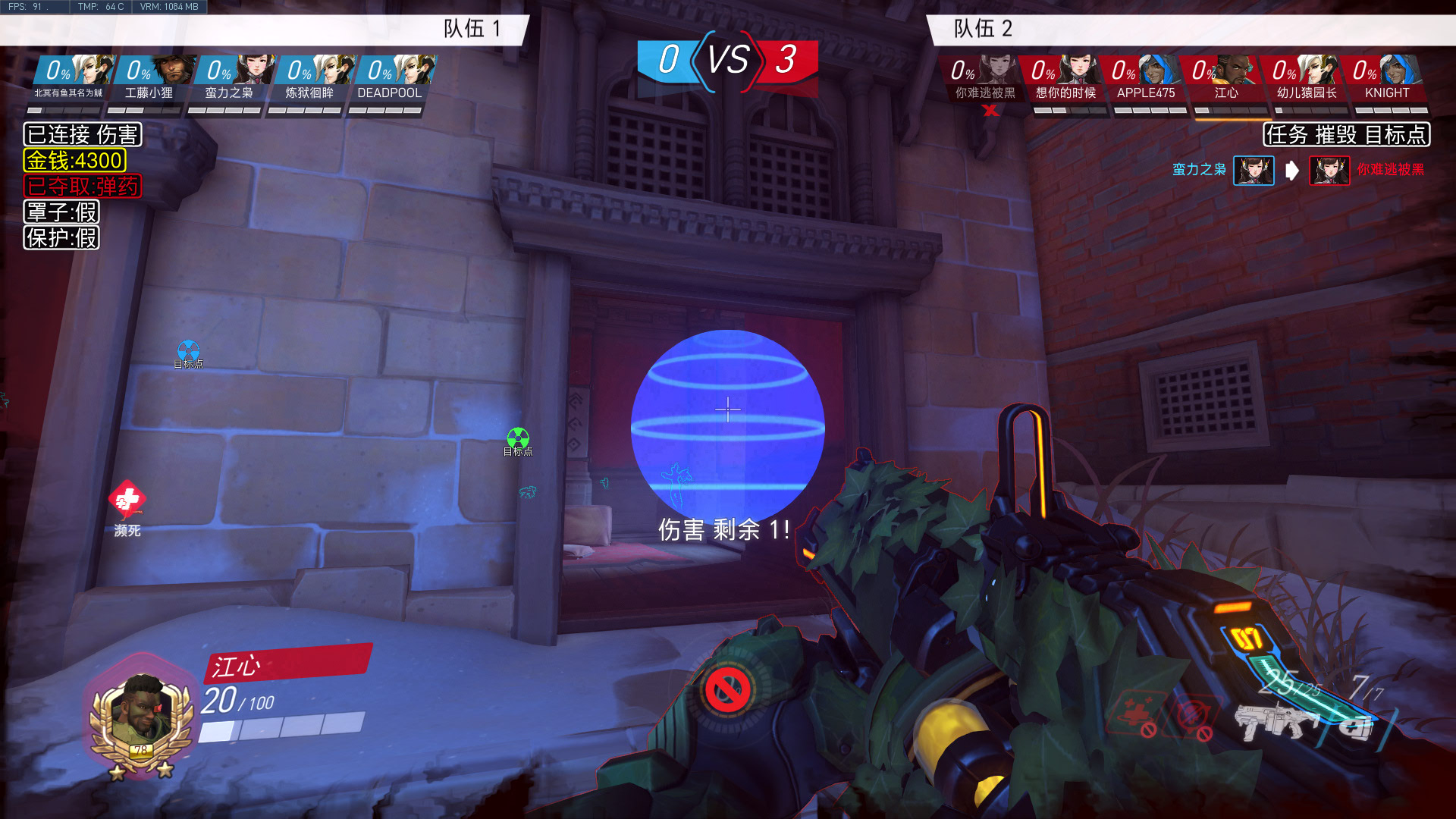
Task: Activate the Regenerative Burst ability icon
Action: point(1135,714)
